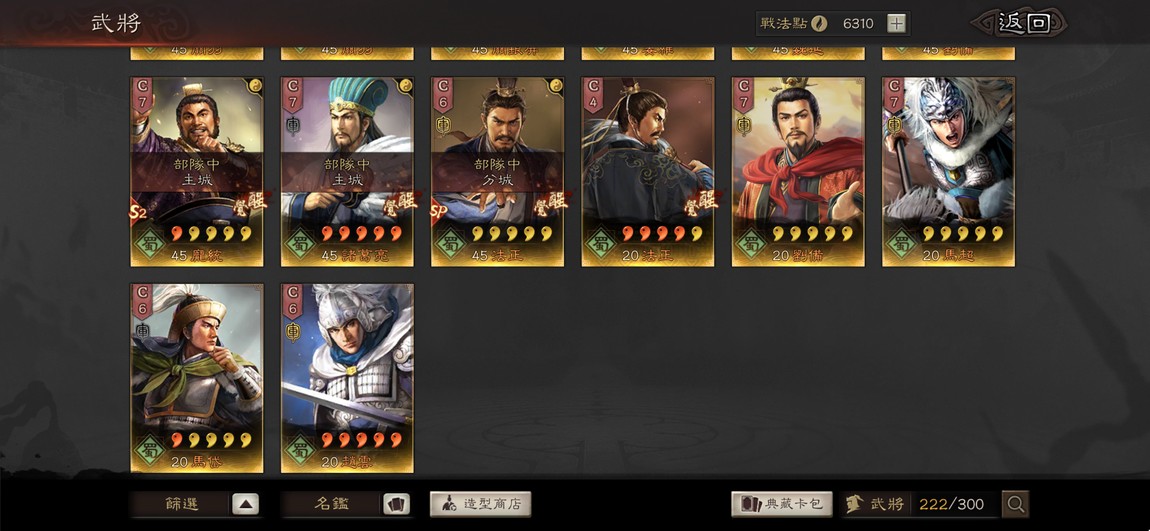Select the level 45 龐統 general card
Viewport: 1150px width, 531px height.
(197, 172)
